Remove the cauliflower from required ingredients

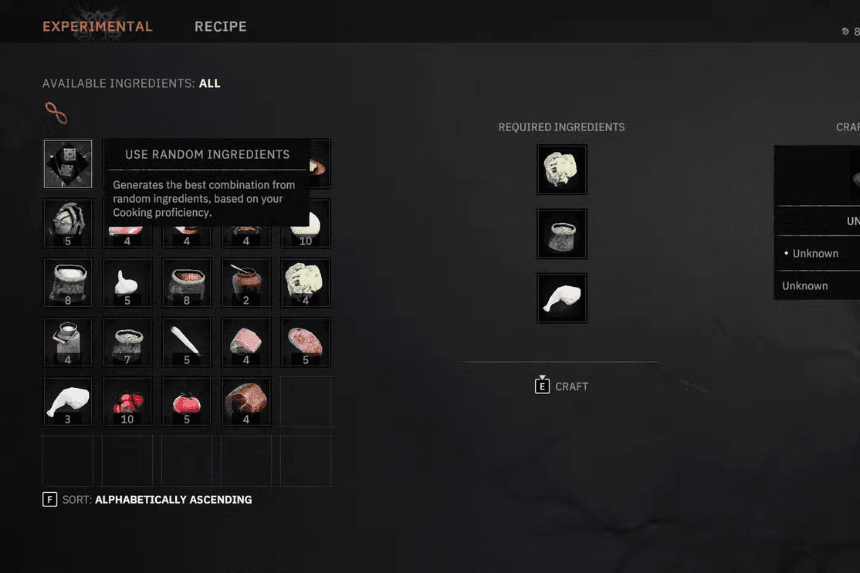coord(562,170)
